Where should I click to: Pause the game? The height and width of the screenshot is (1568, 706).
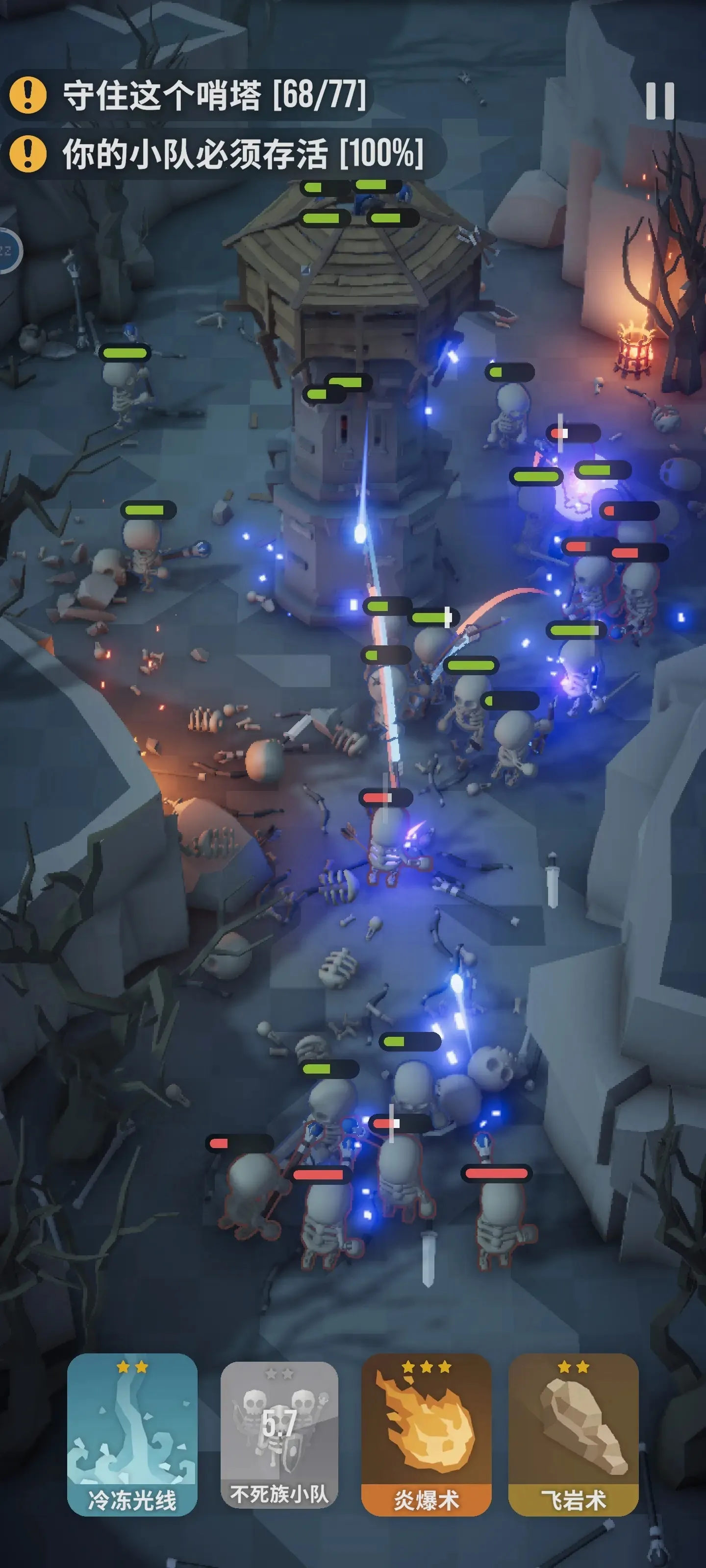(660, 100)
